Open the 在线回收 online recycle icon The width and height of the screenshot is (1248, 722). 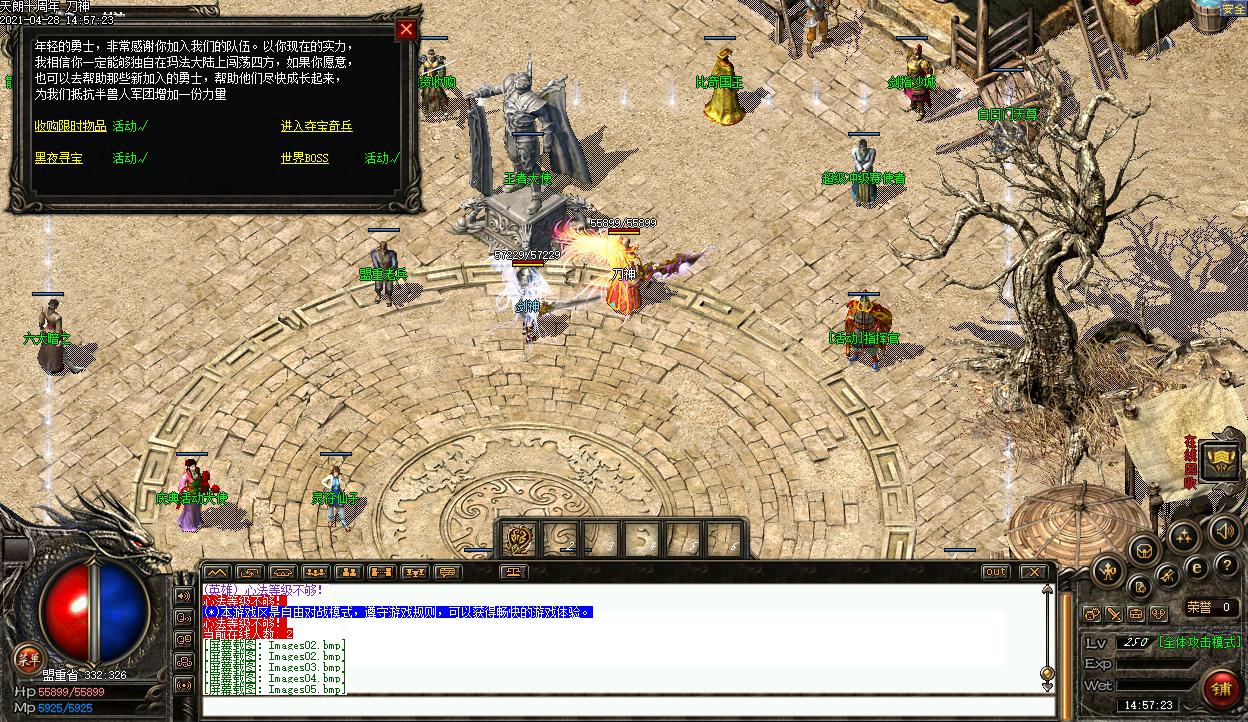click(x=1218, y=460)
